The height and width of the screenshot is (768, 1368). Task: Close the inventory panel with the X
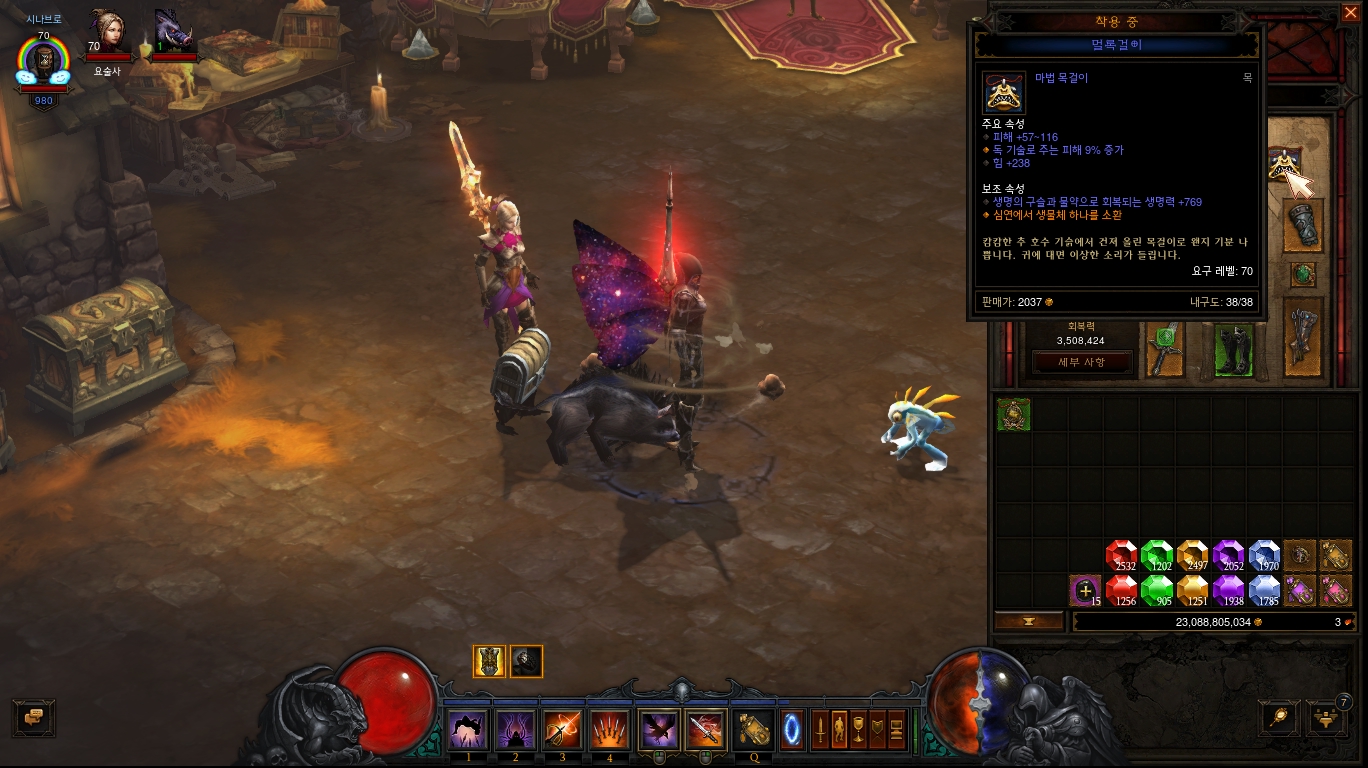(1350, 12)
